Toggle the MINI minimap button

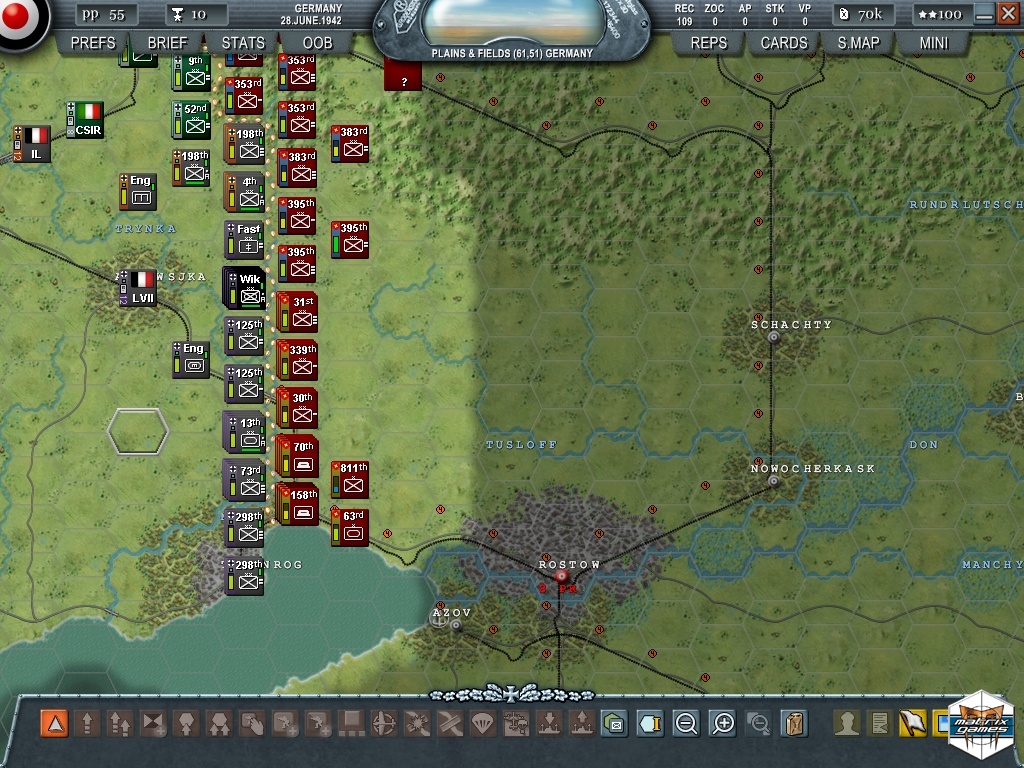pos(934,43)
